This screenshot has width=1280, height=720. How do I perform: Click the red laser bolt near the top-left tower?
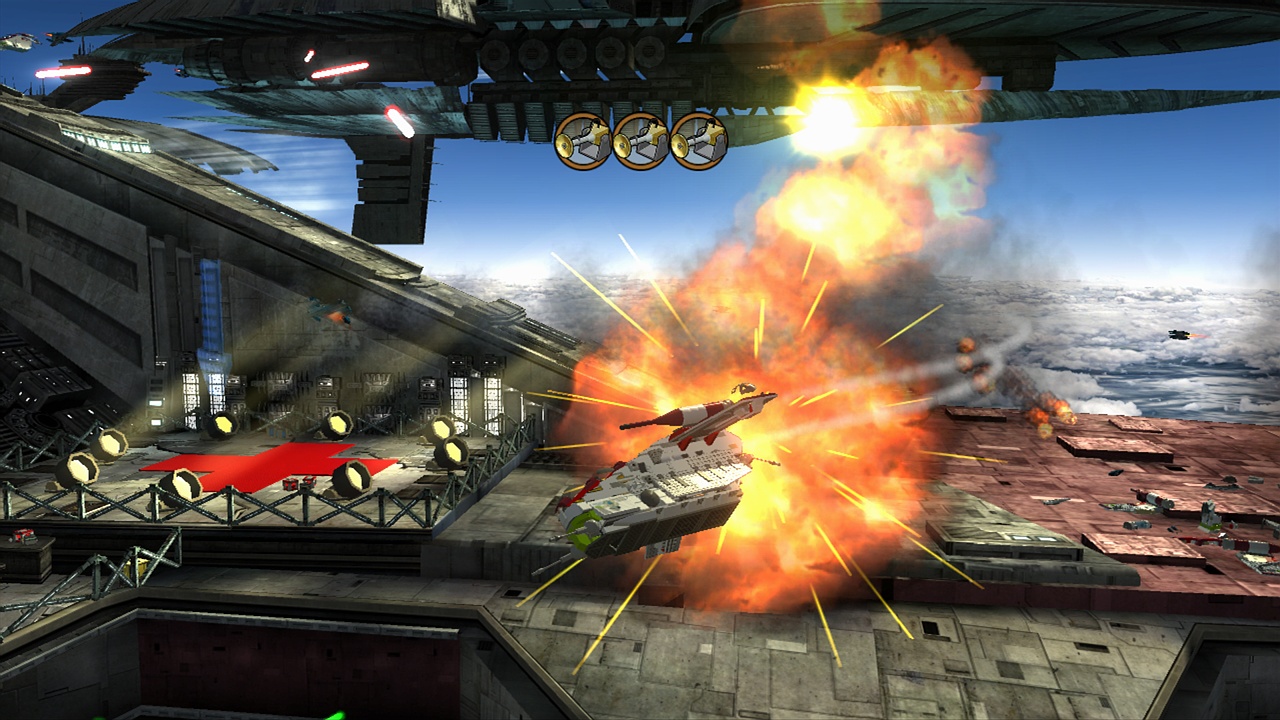point(62,71)
